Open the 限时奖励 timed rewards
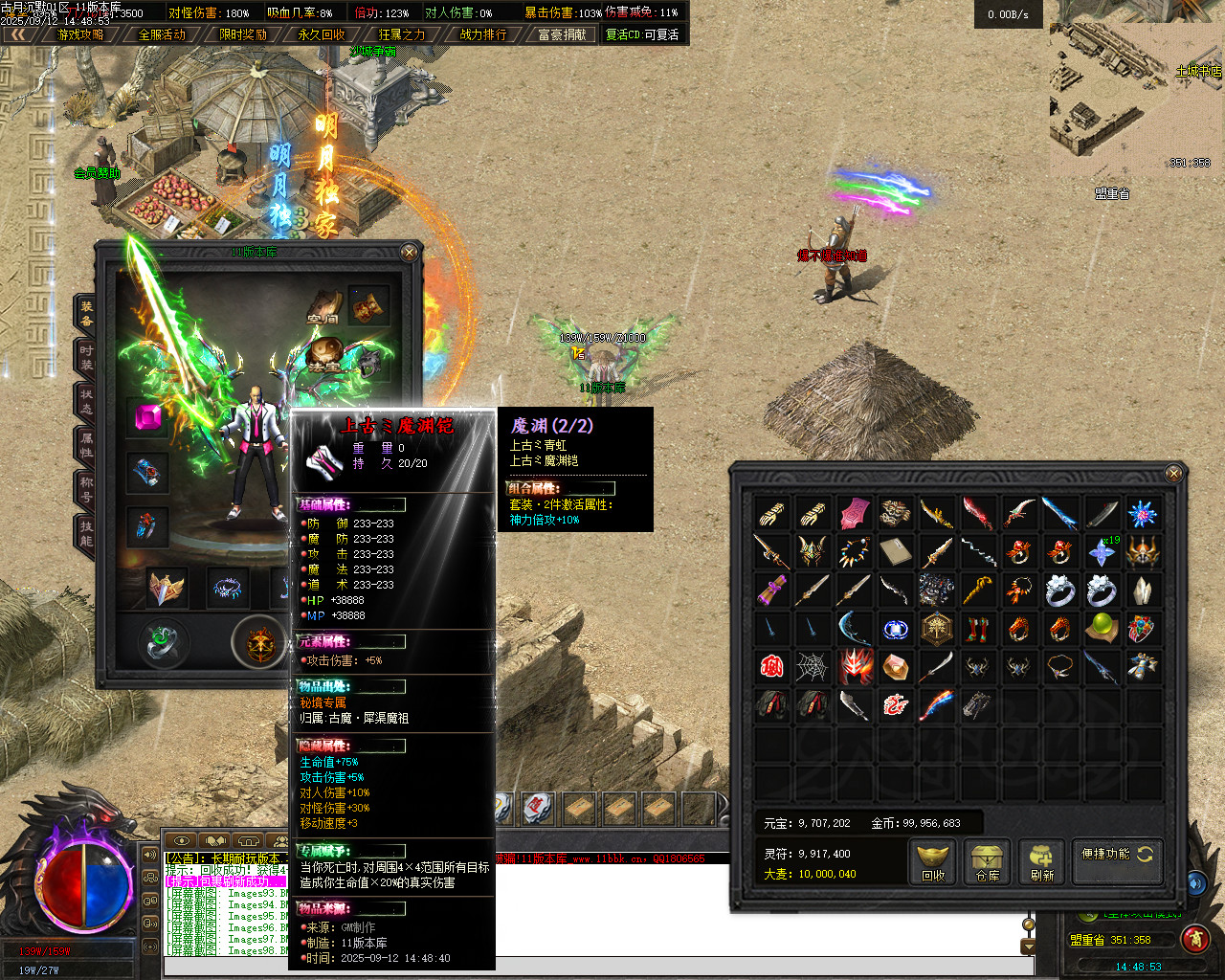1225x980 pixels. tap(243, 34)
